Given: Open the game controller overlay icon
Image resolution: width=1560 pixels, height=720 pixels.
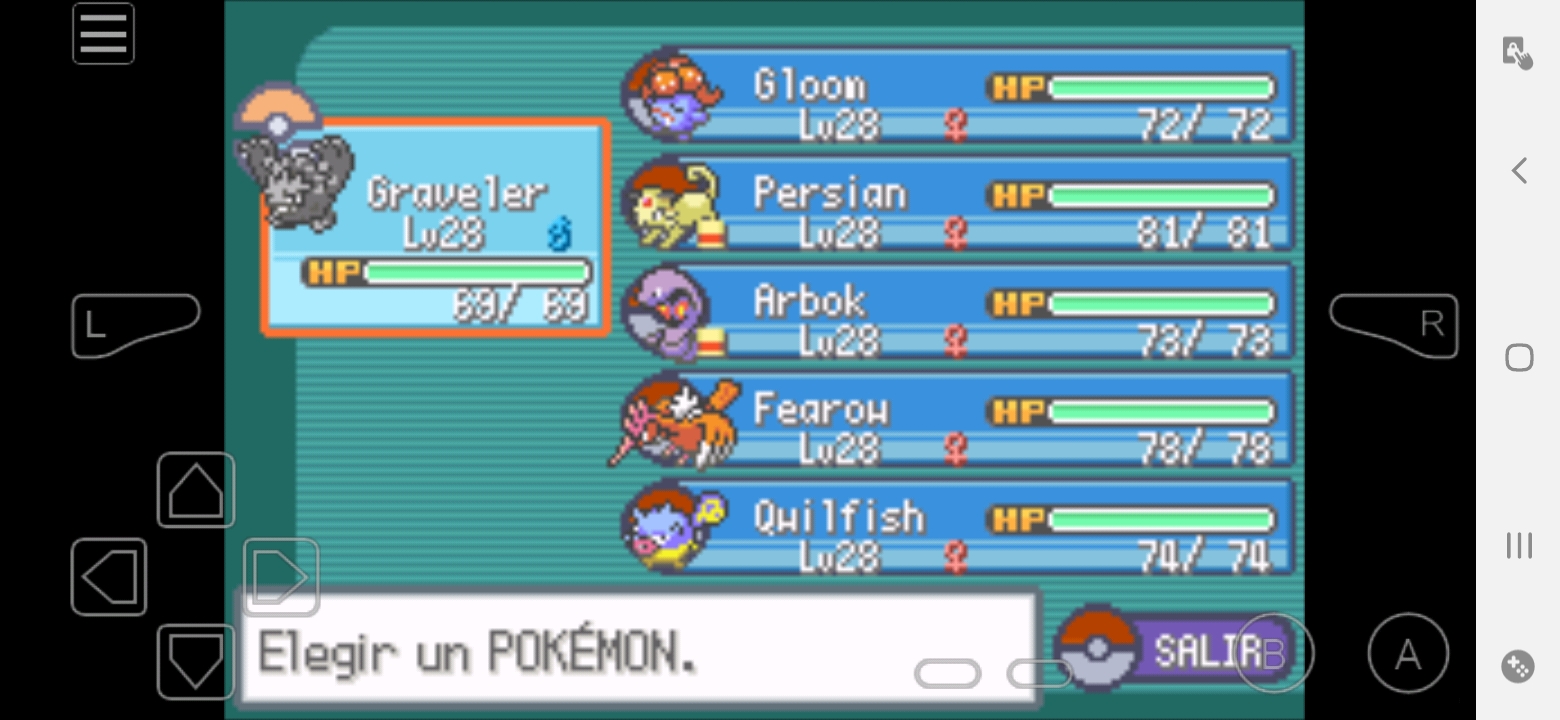Looking at the screenshot, I should (x=1518, y=666).
